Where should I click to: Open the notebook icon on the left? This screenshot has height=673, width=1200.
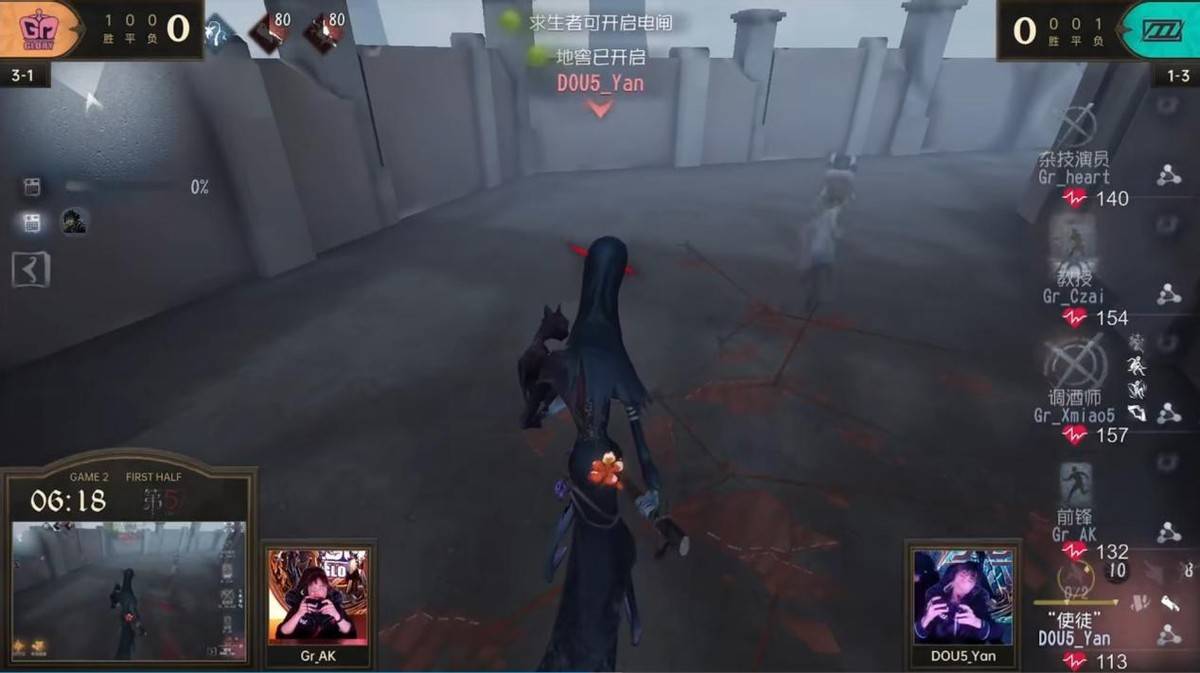pyautogui.click(x=29, y=269)
